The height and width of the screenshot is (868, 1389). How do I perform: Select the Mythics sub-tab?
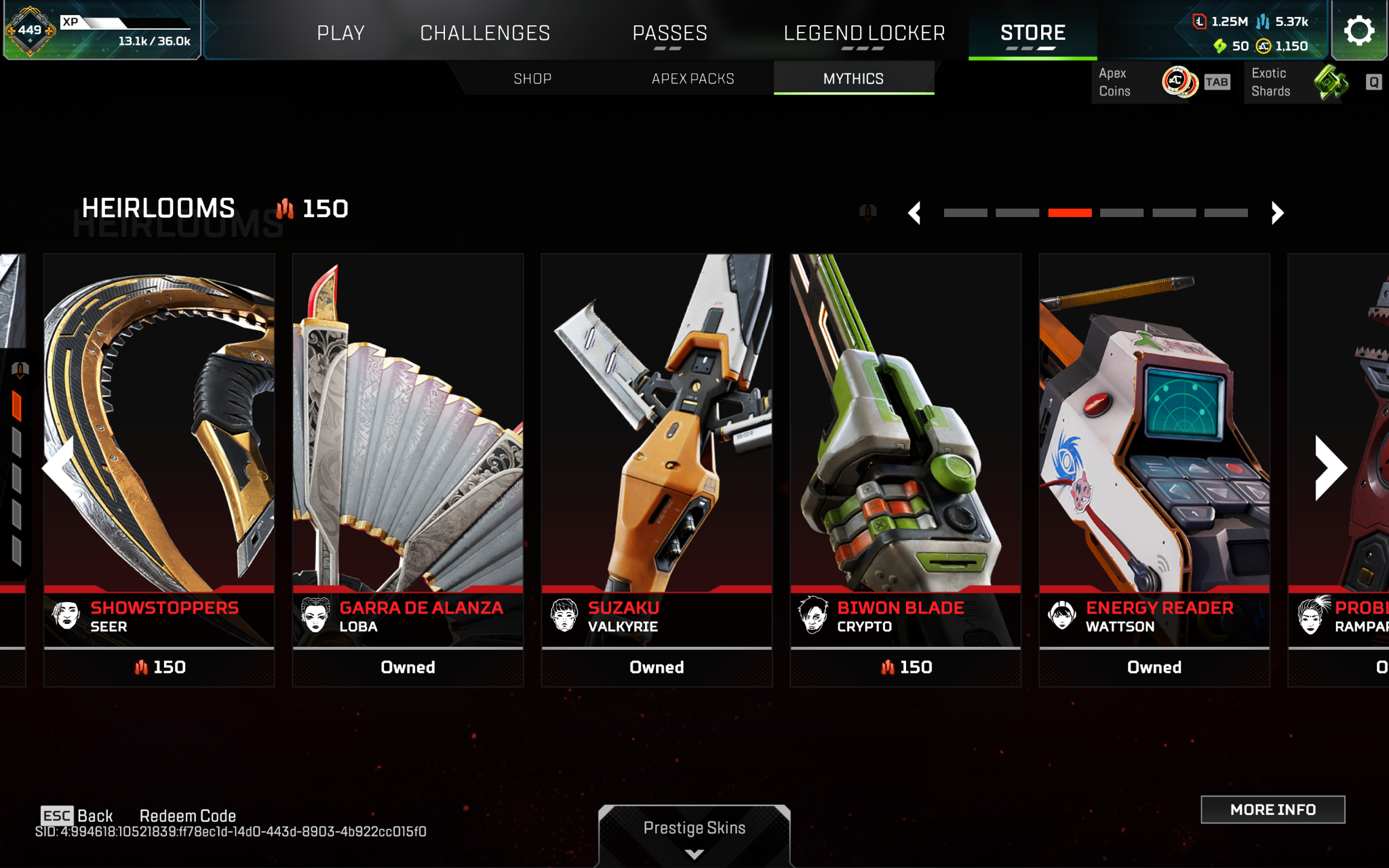click(853, 79)
